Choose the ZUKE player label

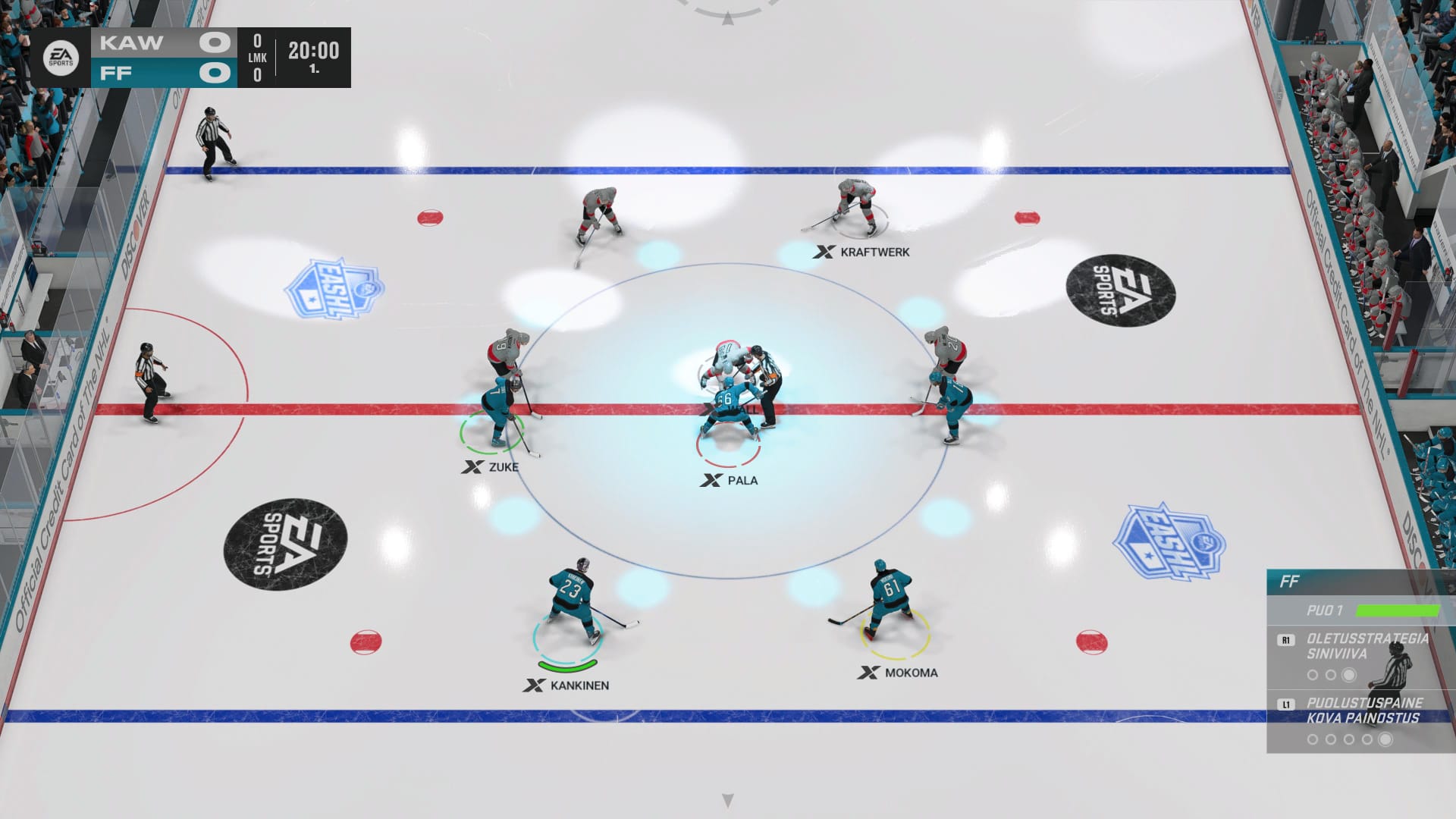(x=491, y=467)
